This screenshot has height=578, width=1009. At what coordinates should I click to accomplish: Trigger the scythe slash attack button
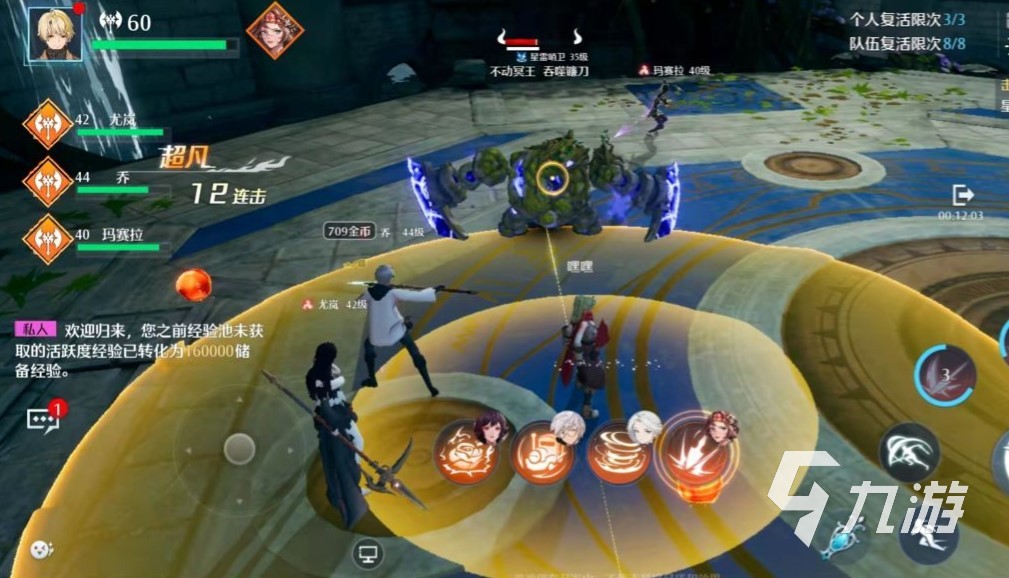[x=908, y=451]
